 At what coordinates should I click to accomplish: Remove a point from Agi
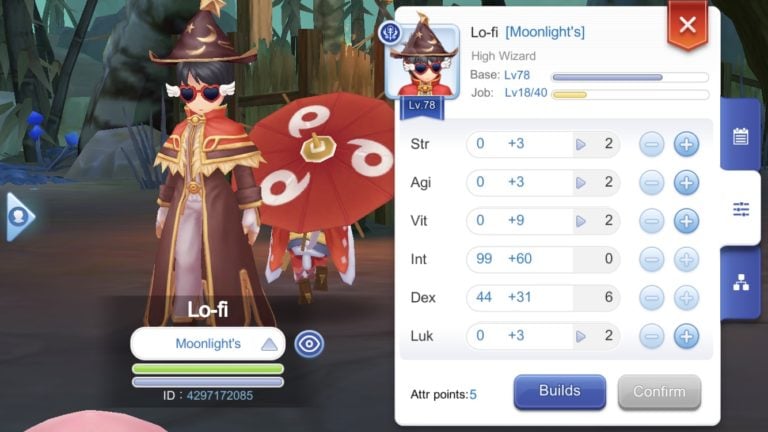651,183
